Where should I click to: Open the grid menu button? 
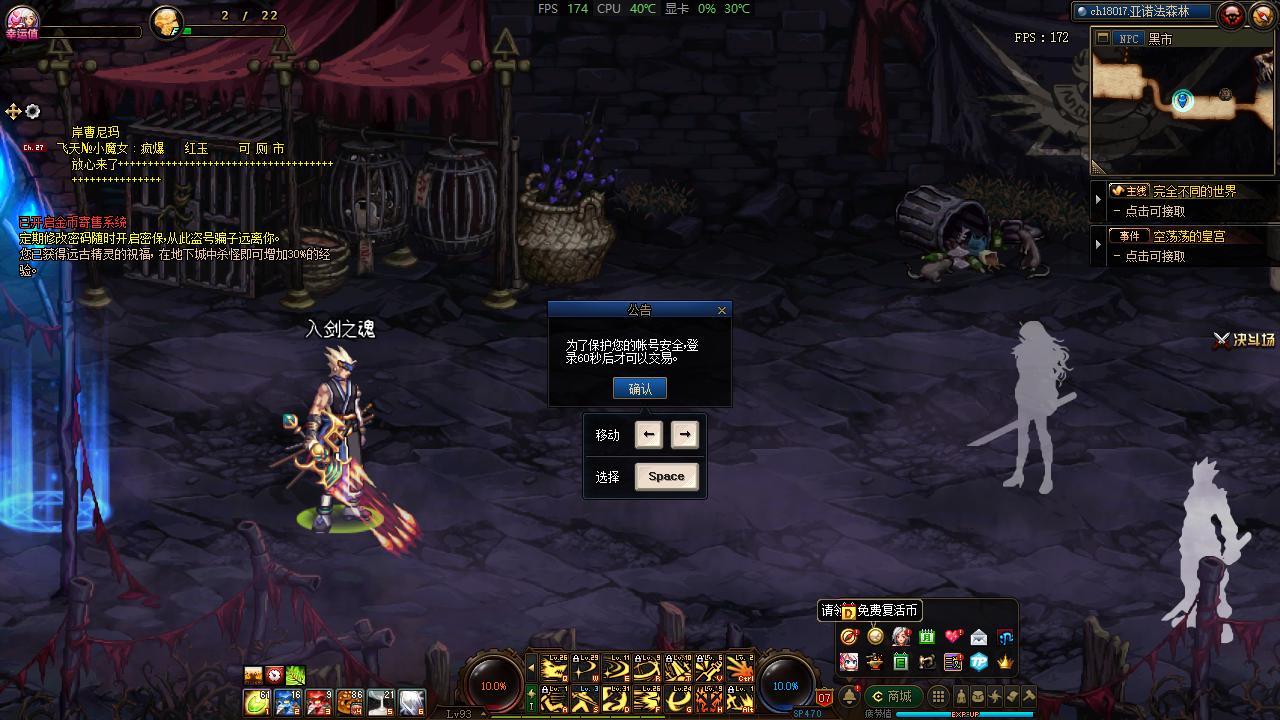coord(938,696)
